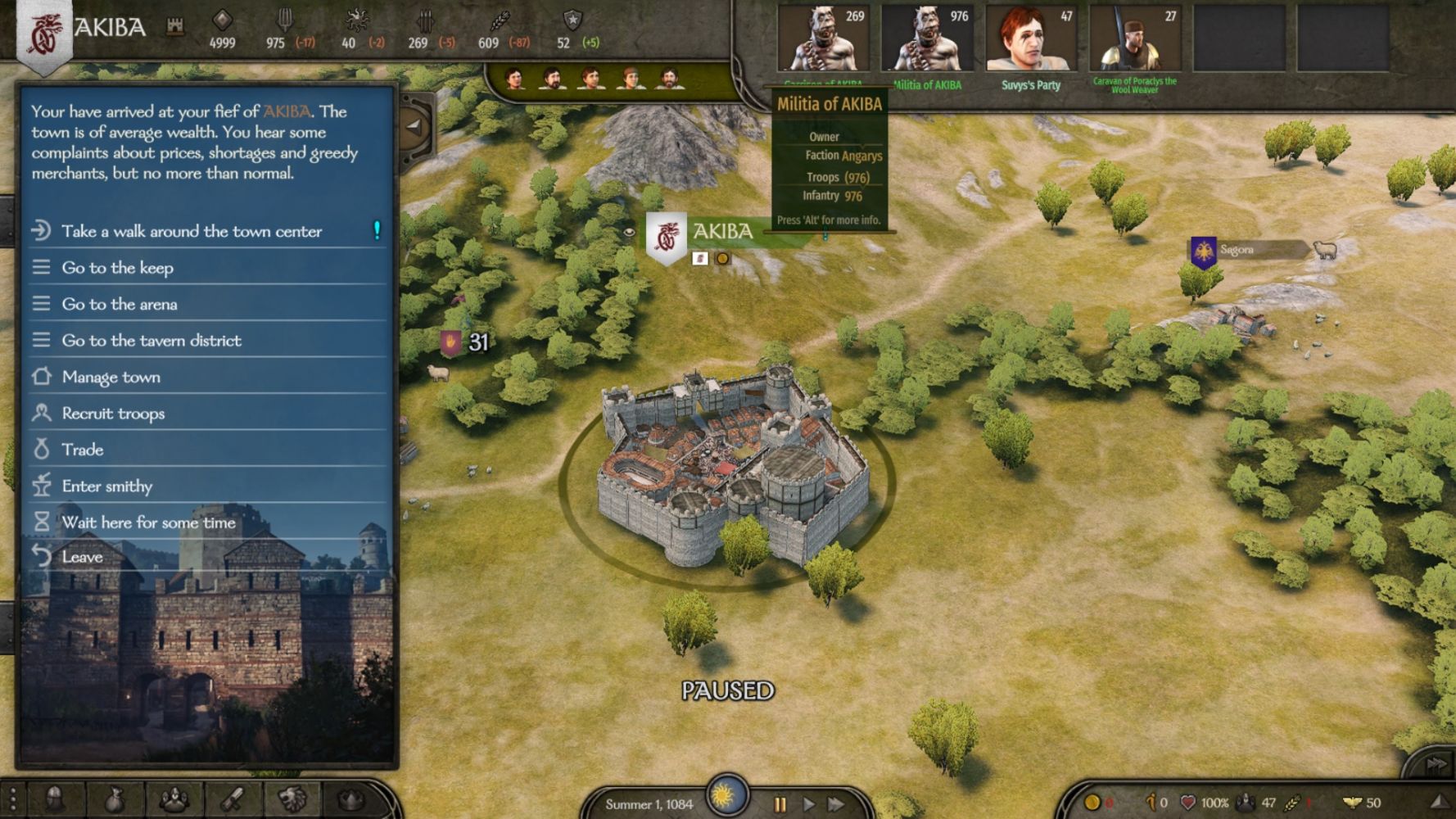This screenshot has width=1456, height=819.
Task: Choose Go to the arena option
Action: (x=120, y=305)
